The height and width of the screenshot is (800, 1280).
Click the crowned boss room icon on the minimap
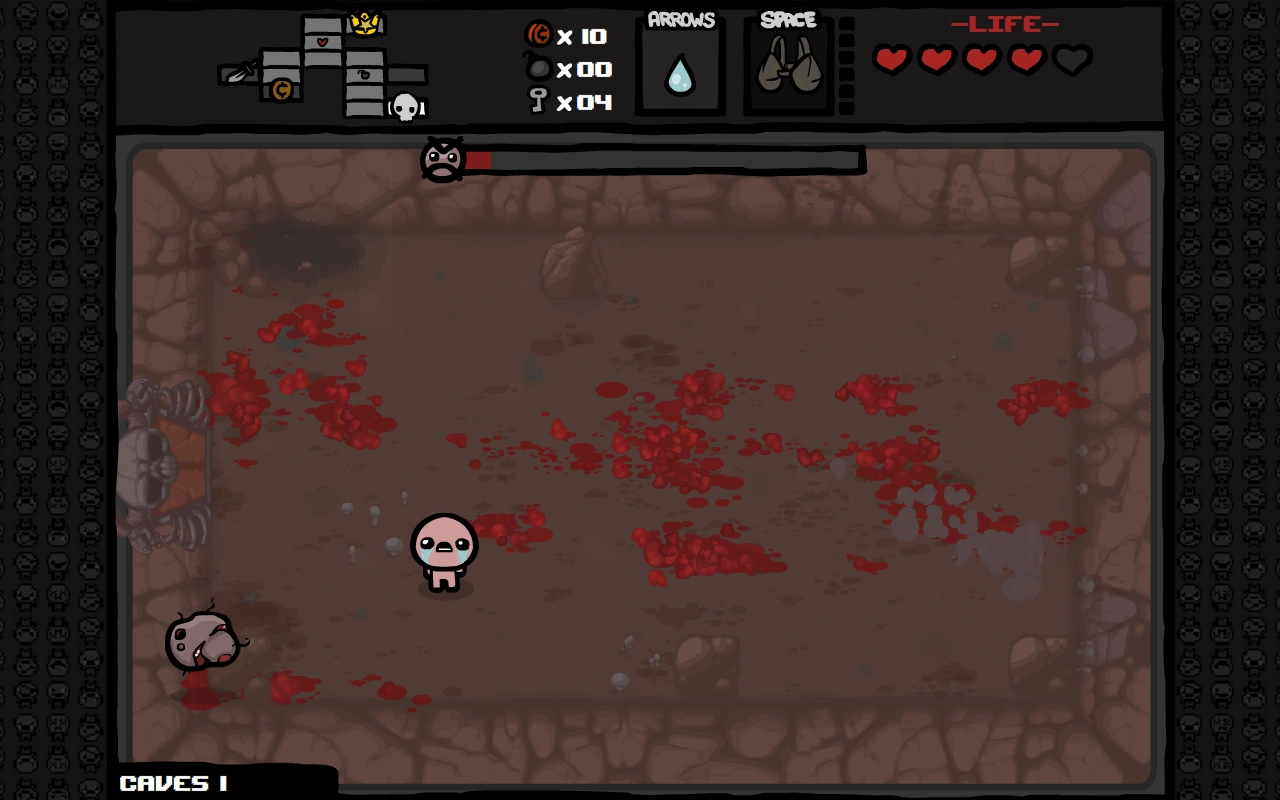point(367,23)
